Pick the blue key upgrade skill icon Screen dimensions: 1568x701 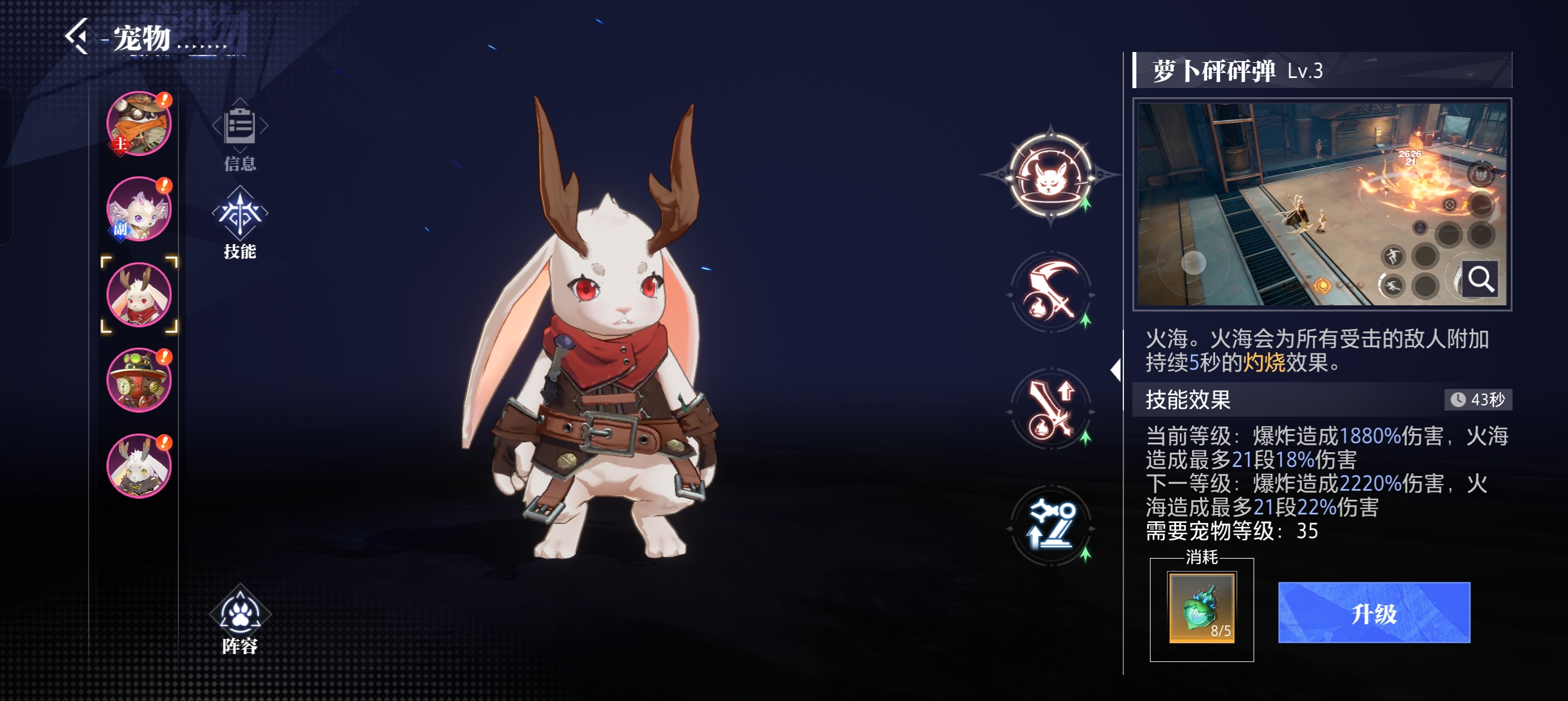point(1050,526)
